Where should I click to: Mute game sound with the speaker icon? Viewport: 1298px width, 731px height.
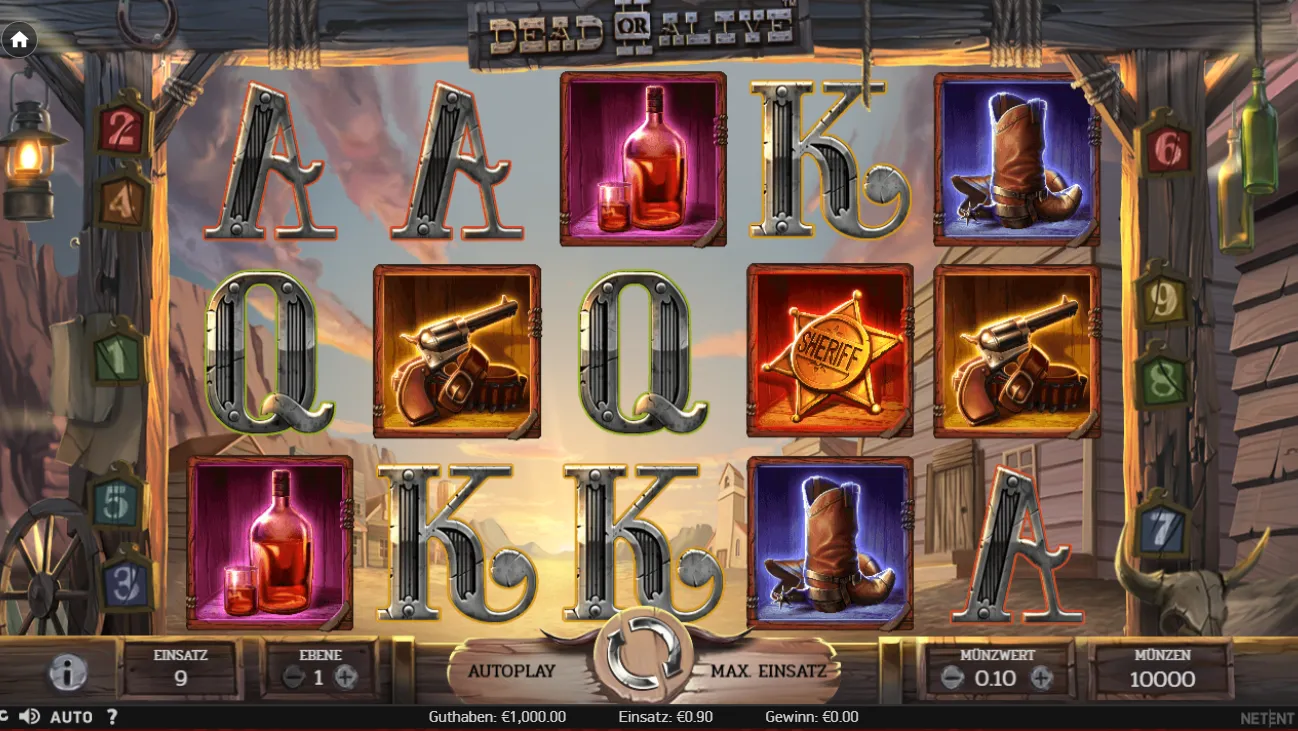click(30, 717)
